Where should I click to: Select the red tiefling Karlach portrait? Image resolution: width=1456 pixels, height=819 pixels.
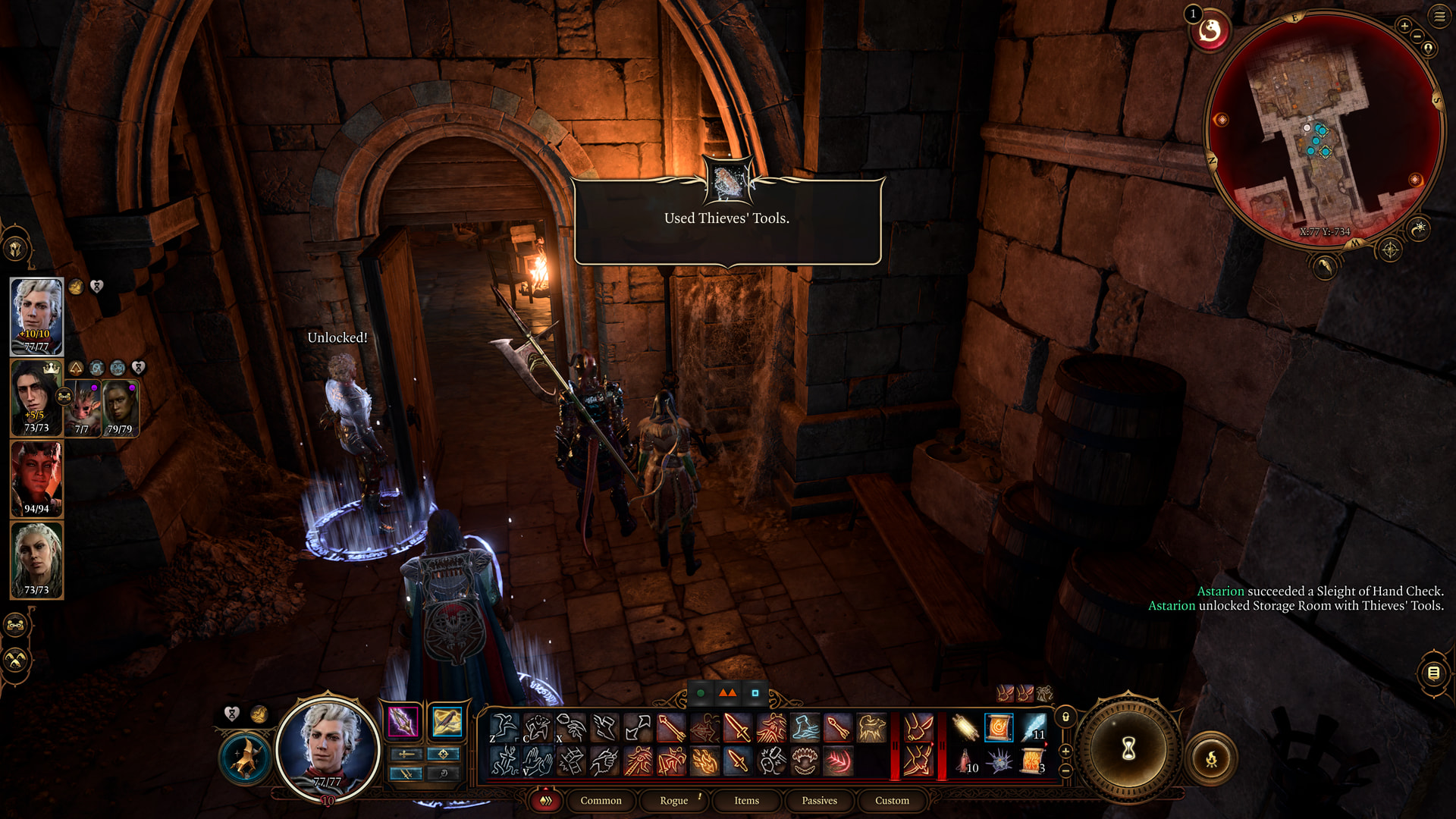pyautogui.click(x=36, y=479)
